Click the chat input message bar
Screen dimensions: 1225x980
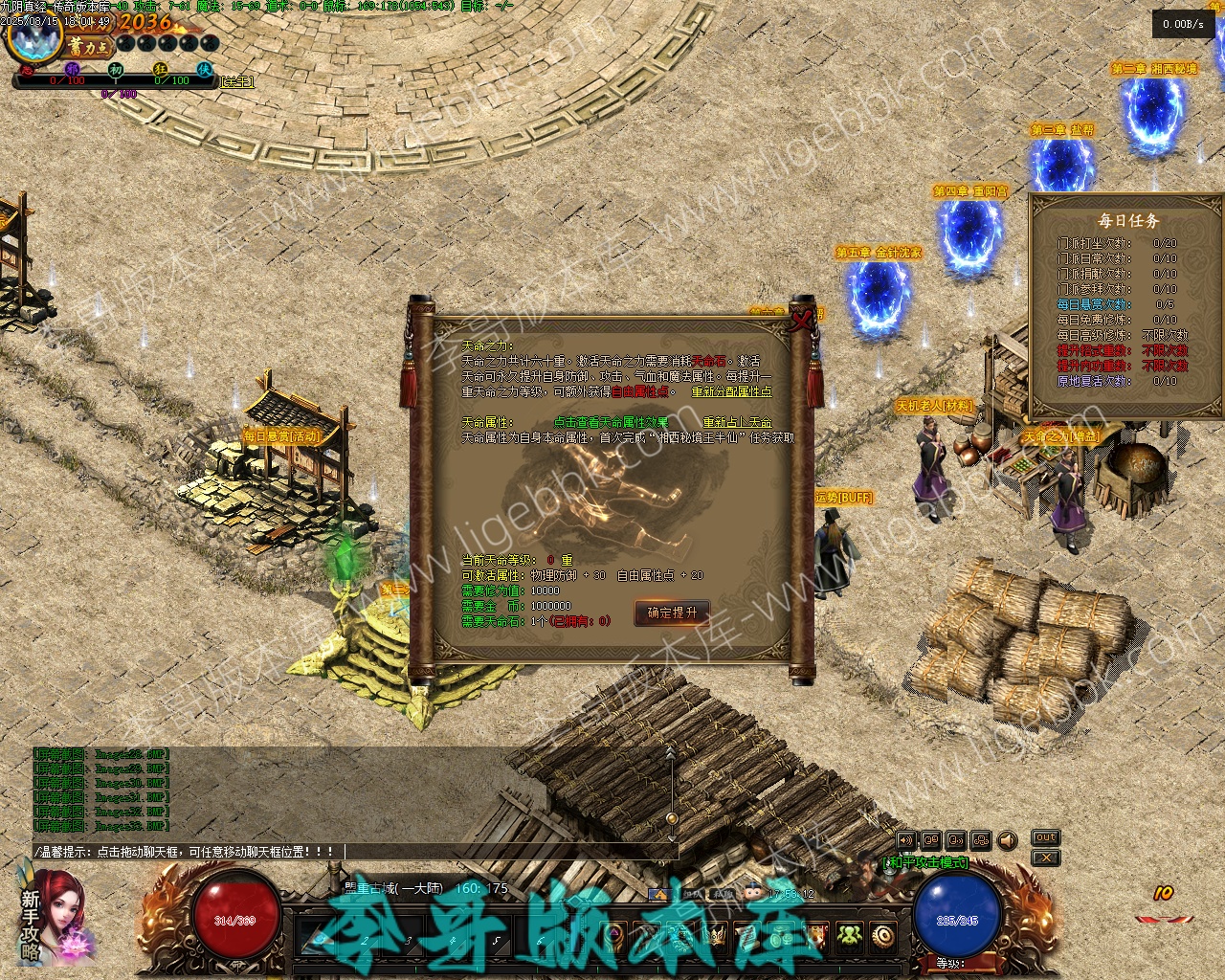click(x=354, y=851)
